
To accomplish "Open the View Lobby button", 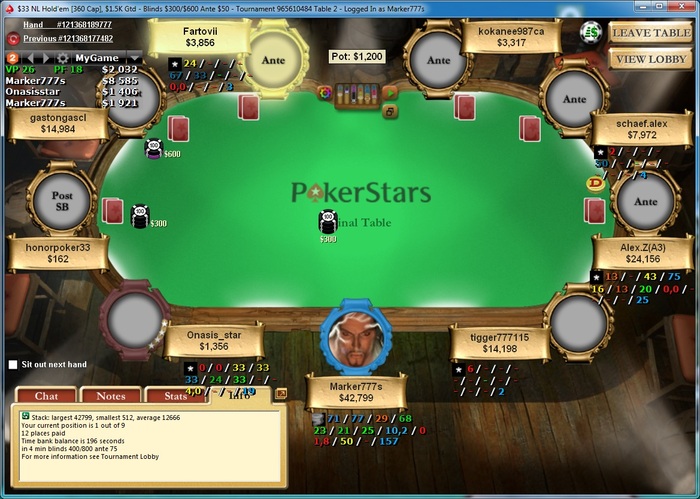I will click(651, 59).
